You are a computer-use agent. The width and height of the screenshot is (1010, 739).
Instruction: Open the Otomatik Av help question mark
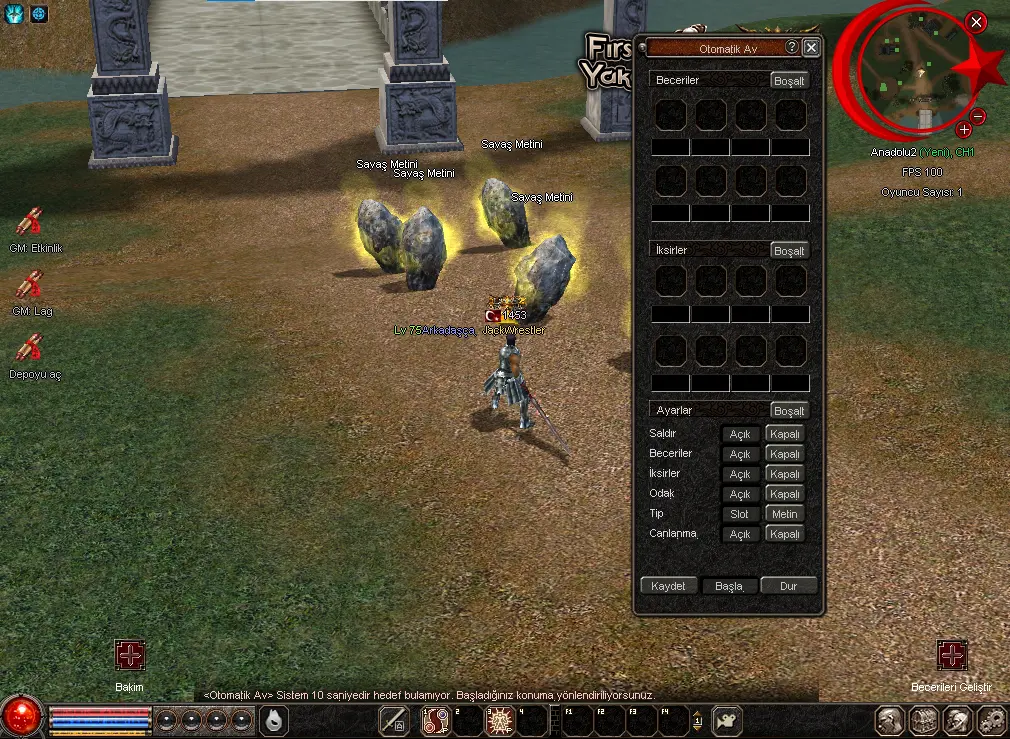point(791,47)
